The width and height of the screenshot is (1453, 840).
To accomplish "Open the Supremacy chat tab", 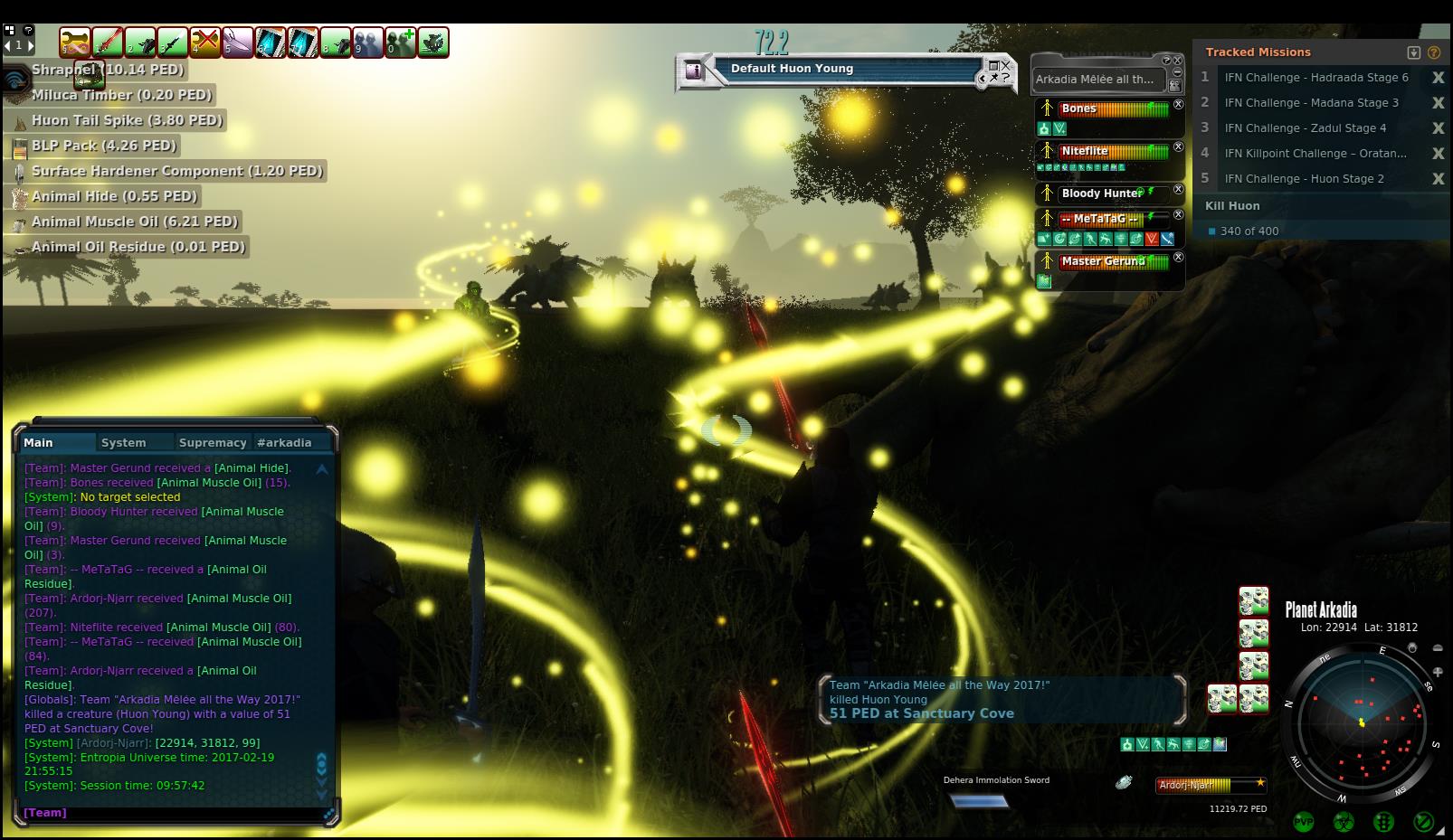I will (x=213, y=442).
